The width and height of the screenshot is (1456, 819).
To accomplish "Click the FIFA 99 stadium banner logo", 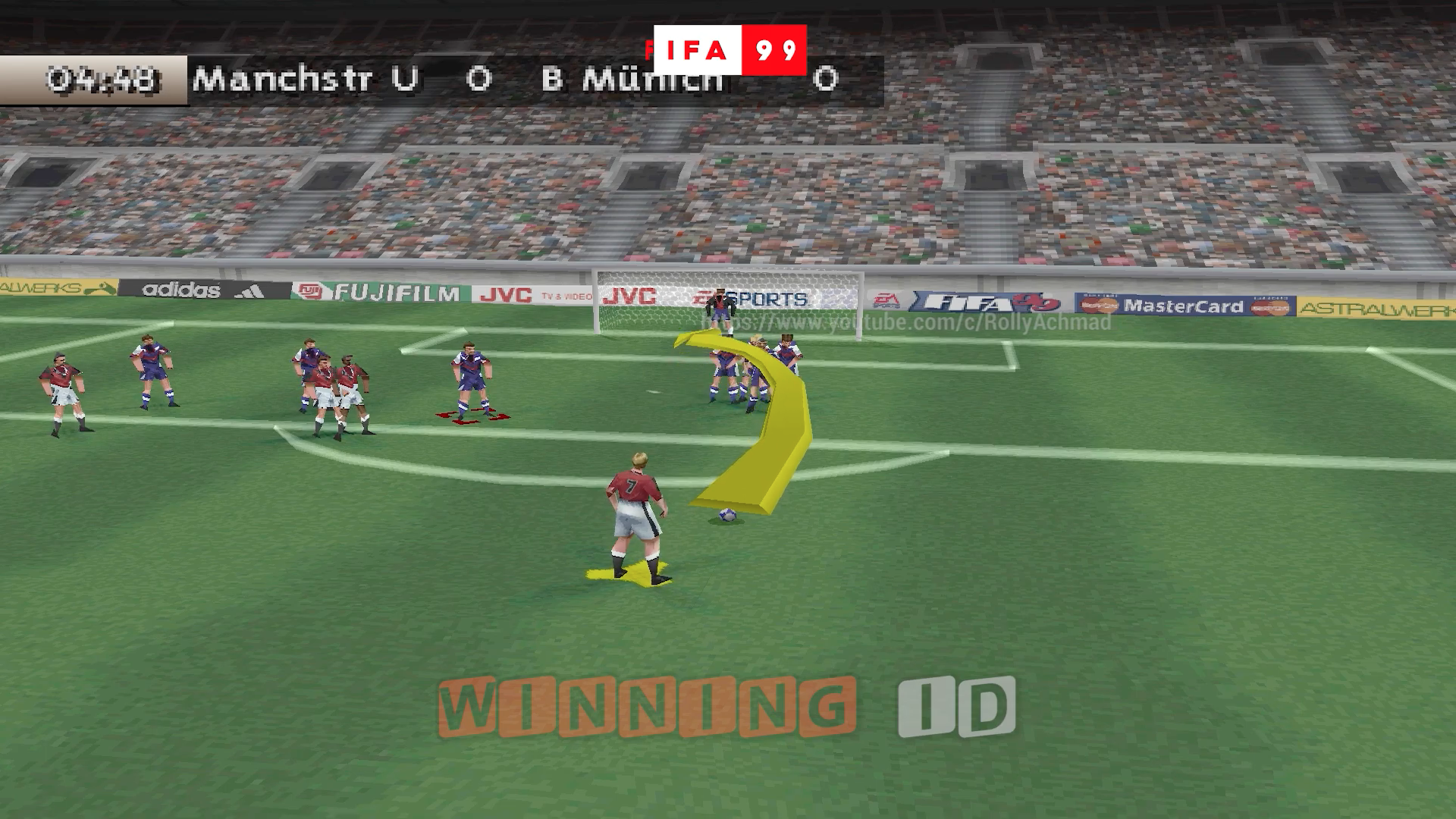I will click(x=986, y=300).
